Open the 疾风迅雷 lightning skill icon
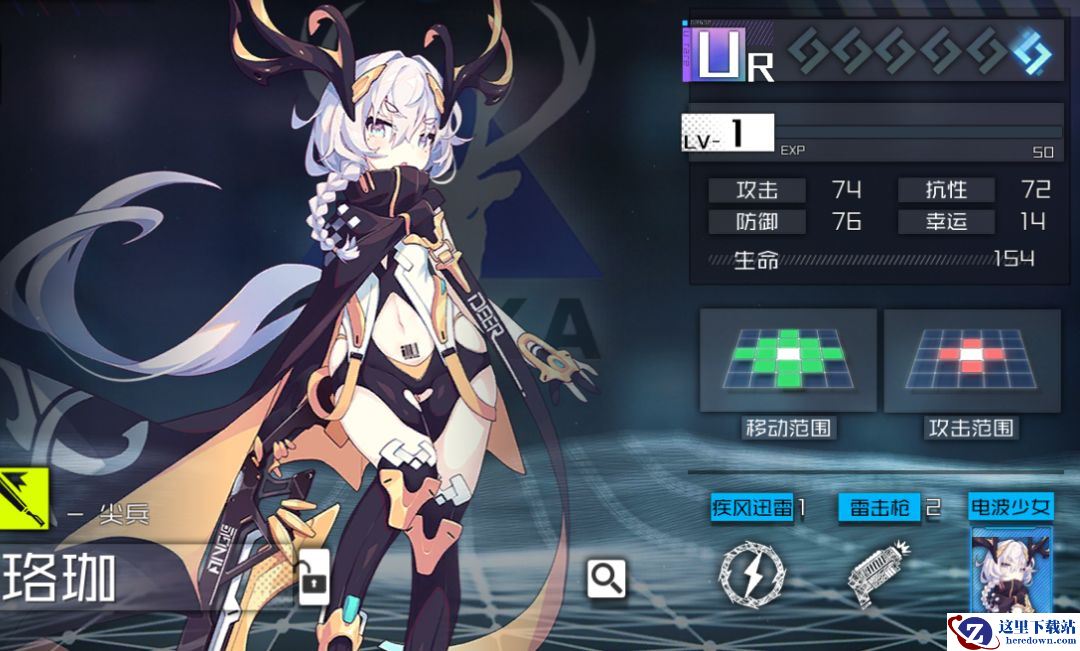 pyautogui.click(x=752, y=574)
